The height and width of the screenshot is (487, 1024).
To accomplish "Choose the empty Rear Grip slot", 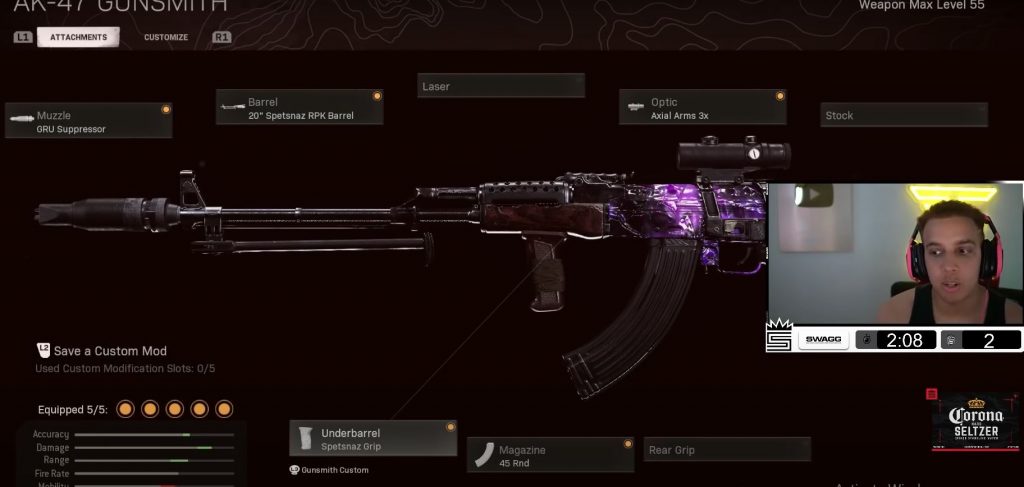I will coord(726,450).
